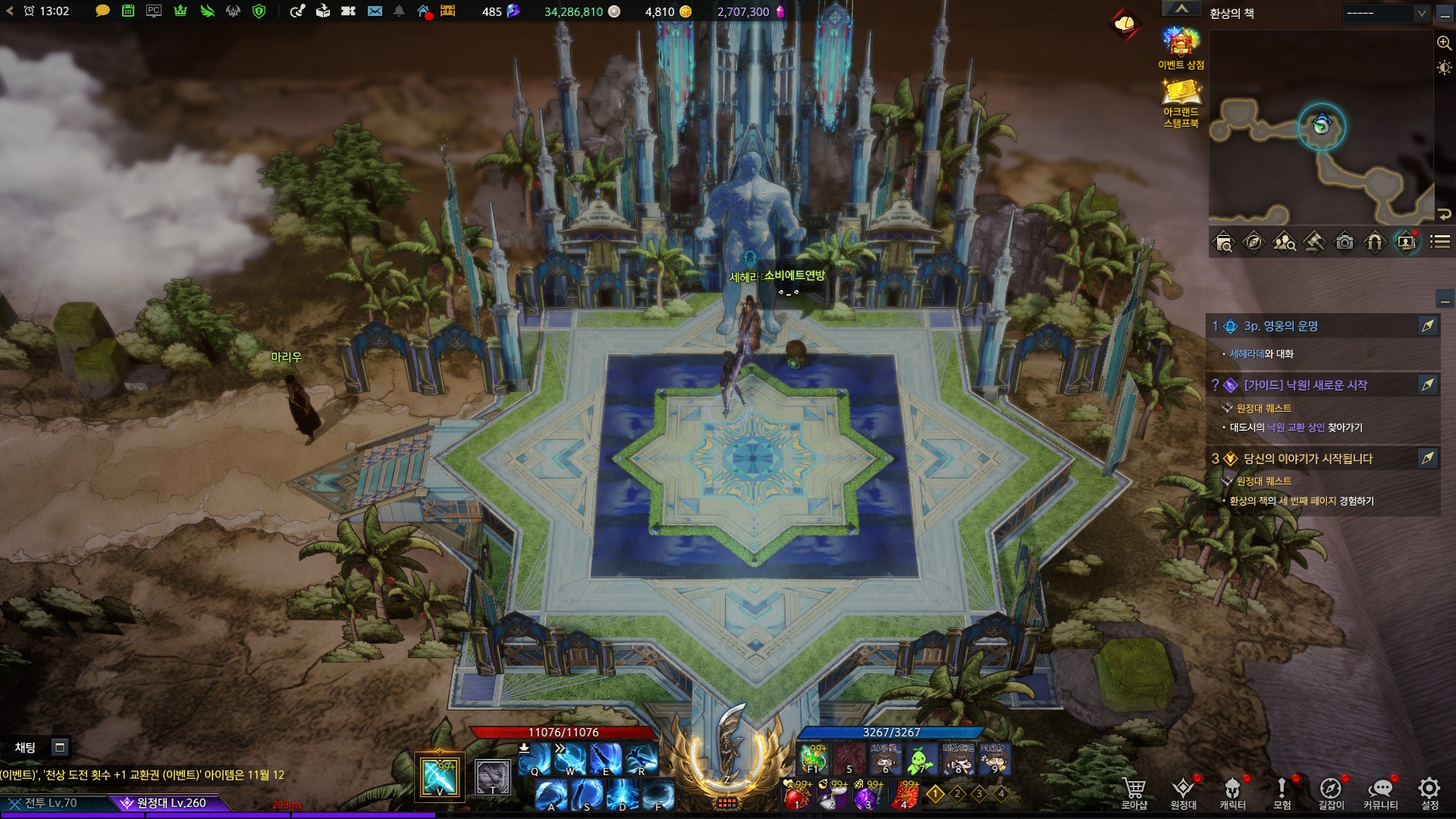1456x819 pixels.
Task: Toggle the minimap brightness sun icon
Action: pos(1445,67)
